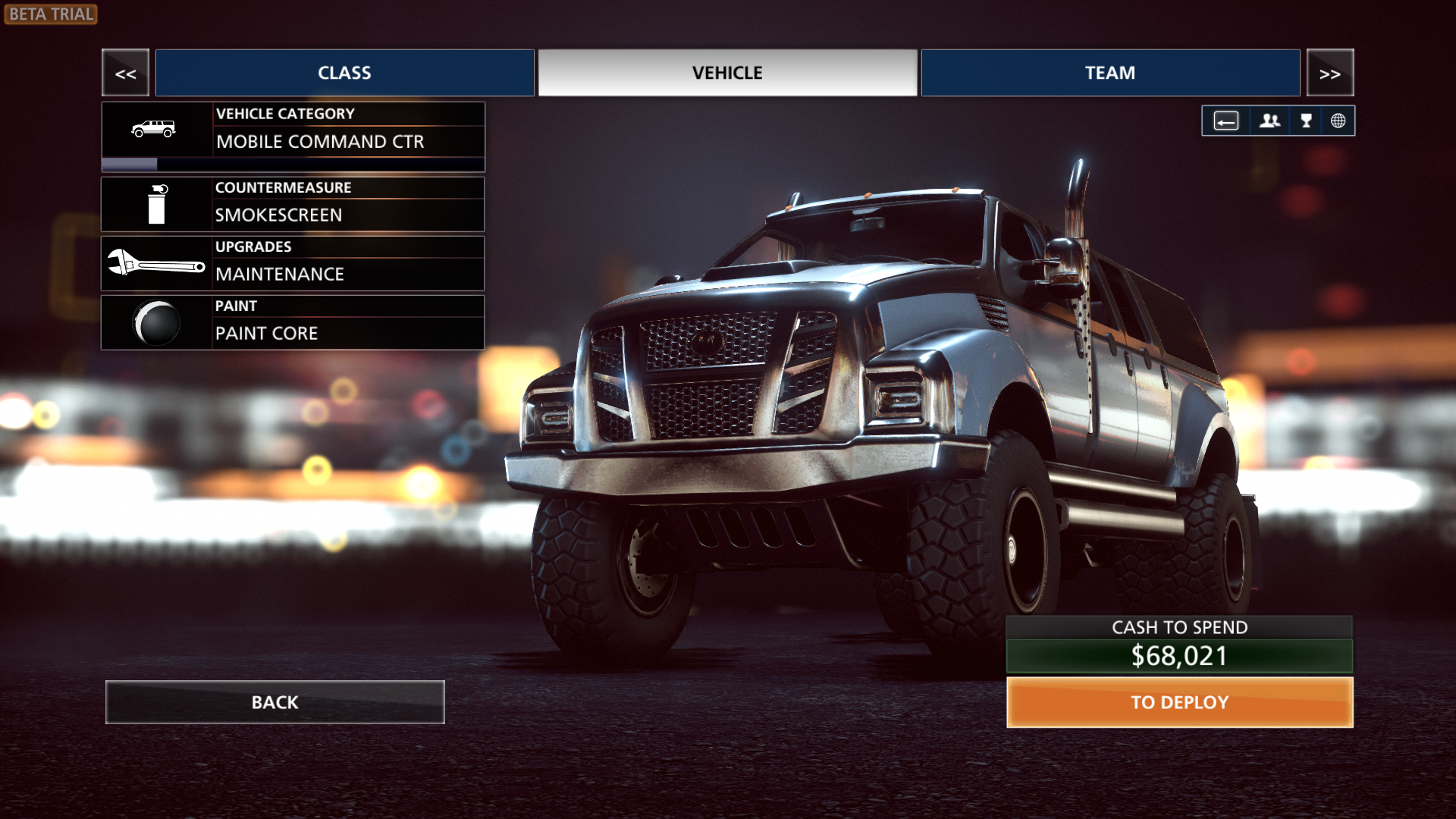Click the orange TO DEPLOY button
The image size is (1456, 819).
pyautogui.click(x=1178, y=702)
